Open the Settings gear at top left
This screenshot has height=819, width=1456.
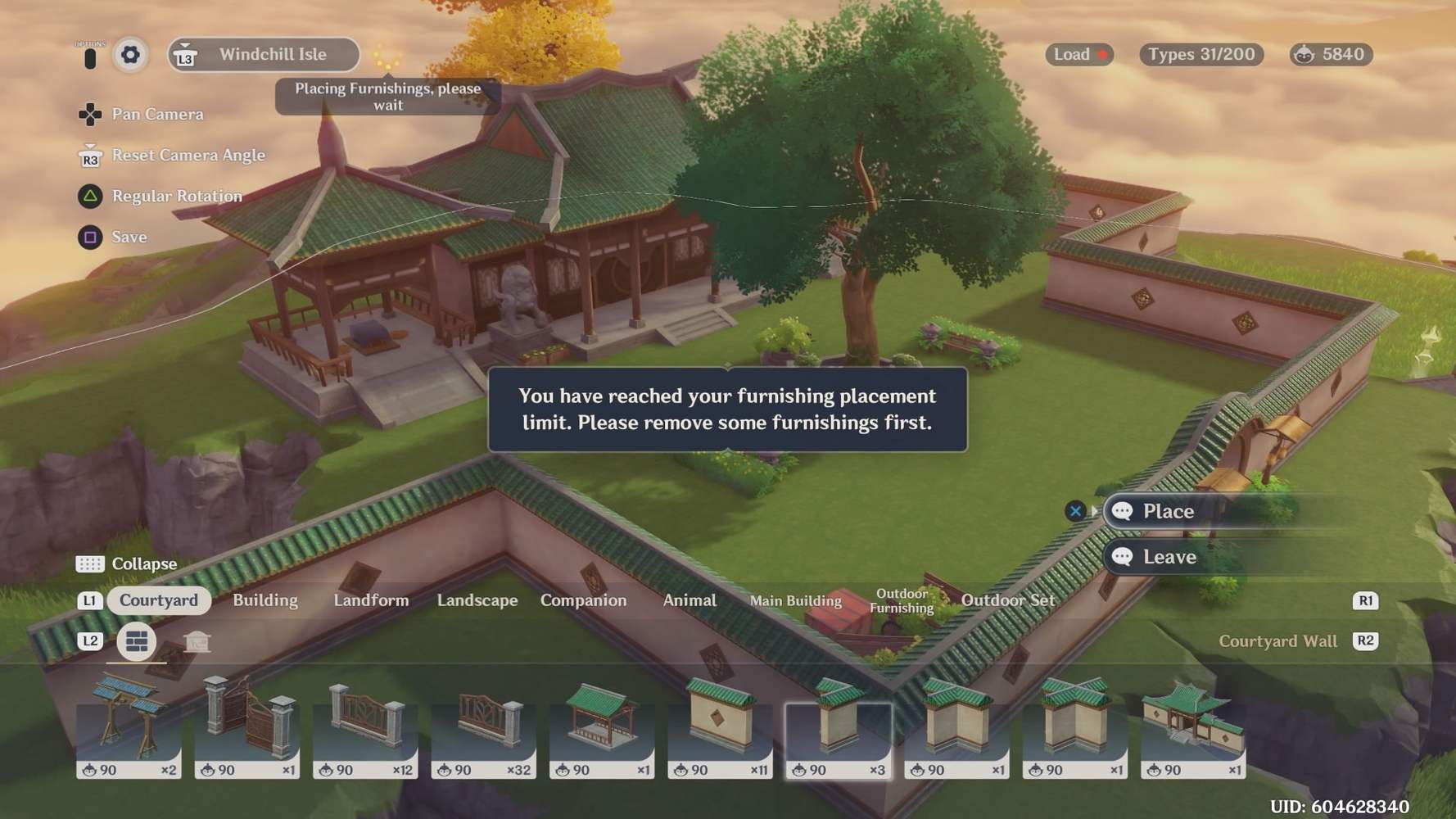click(129, 55)
